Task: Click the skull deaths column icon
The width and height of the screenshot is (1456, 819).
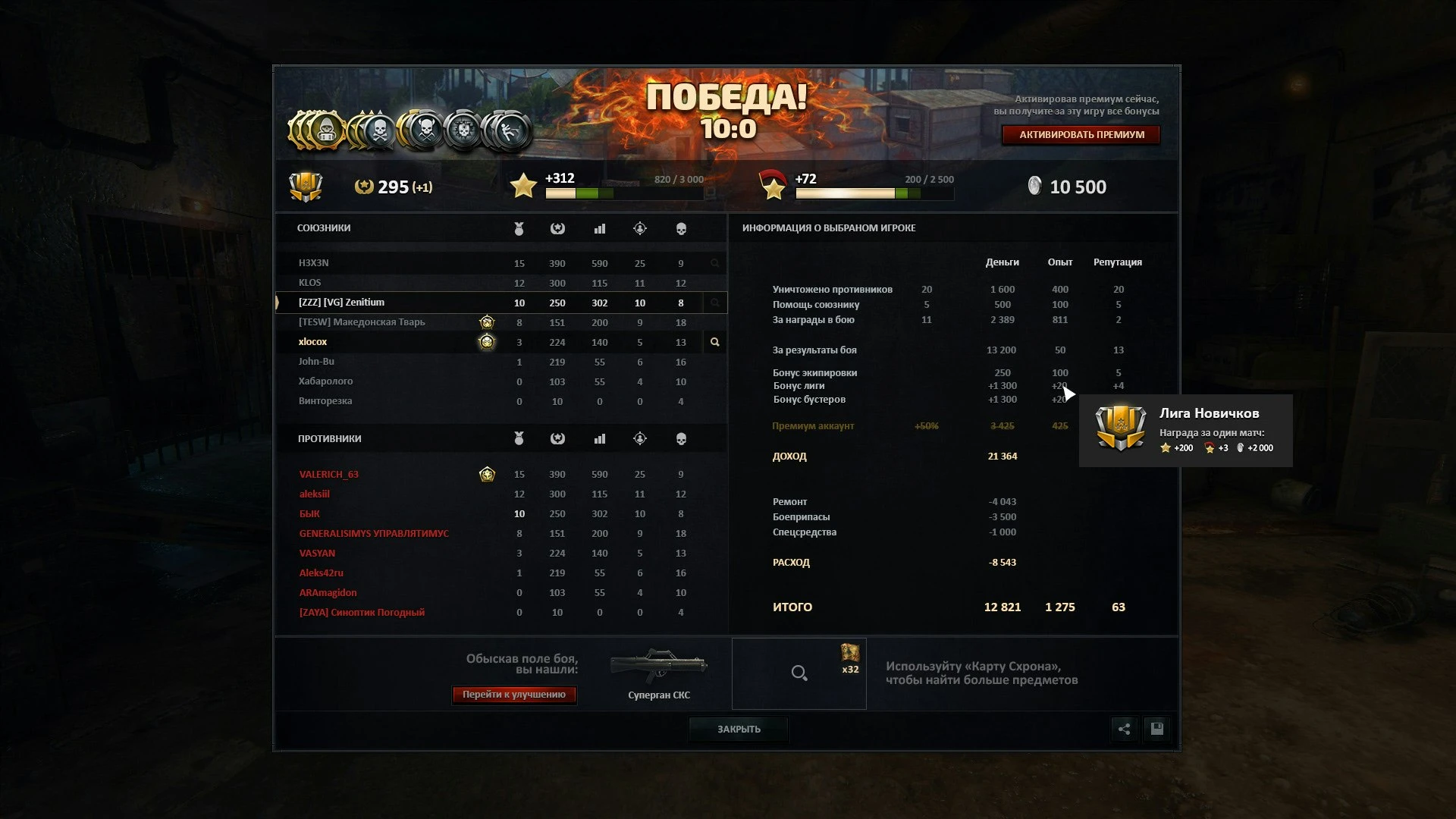Action: tap(680, 227)
